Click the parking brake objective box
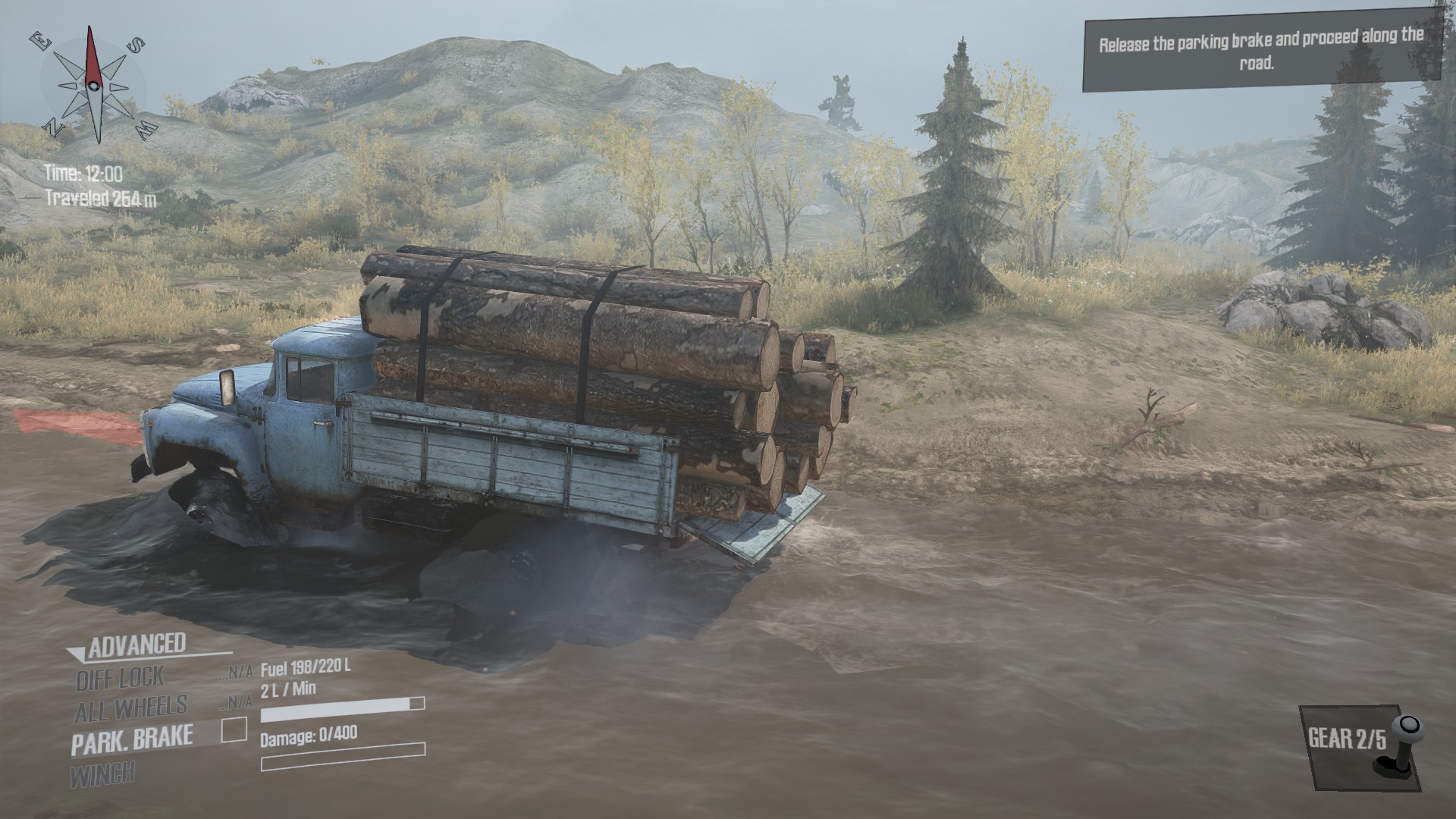 tap(1261, 52)
